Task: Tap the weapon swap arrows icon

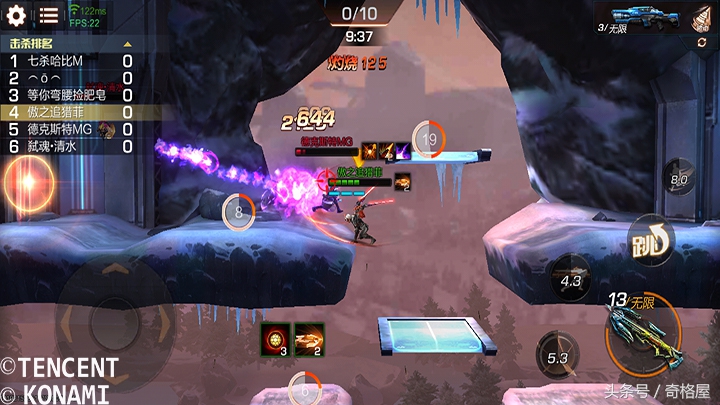Action: [x=701, y=45]
